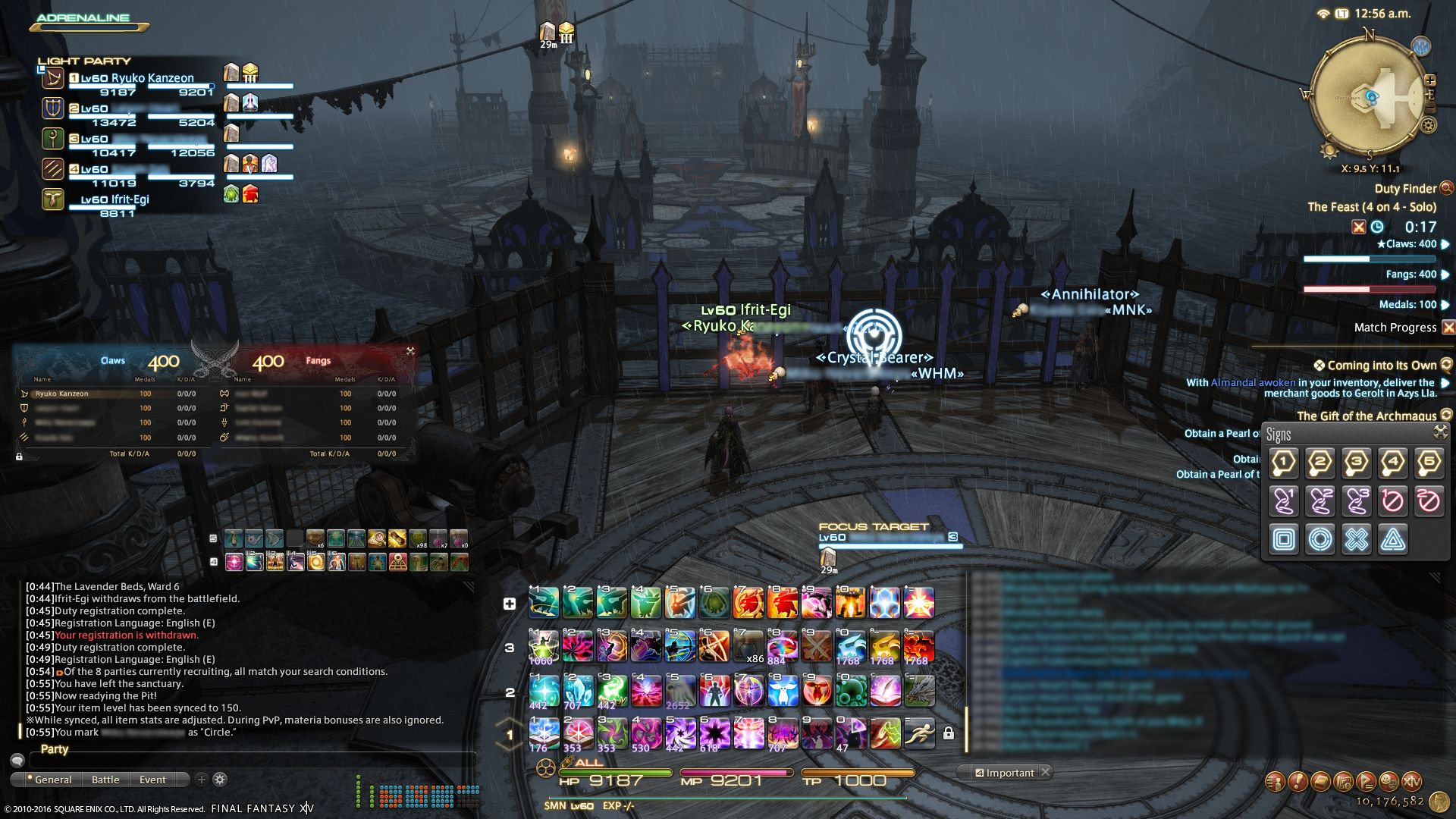The width and height of the screenshot is (1456, 819).
Task: Open chat log settings gear
Action: (220, 780)
